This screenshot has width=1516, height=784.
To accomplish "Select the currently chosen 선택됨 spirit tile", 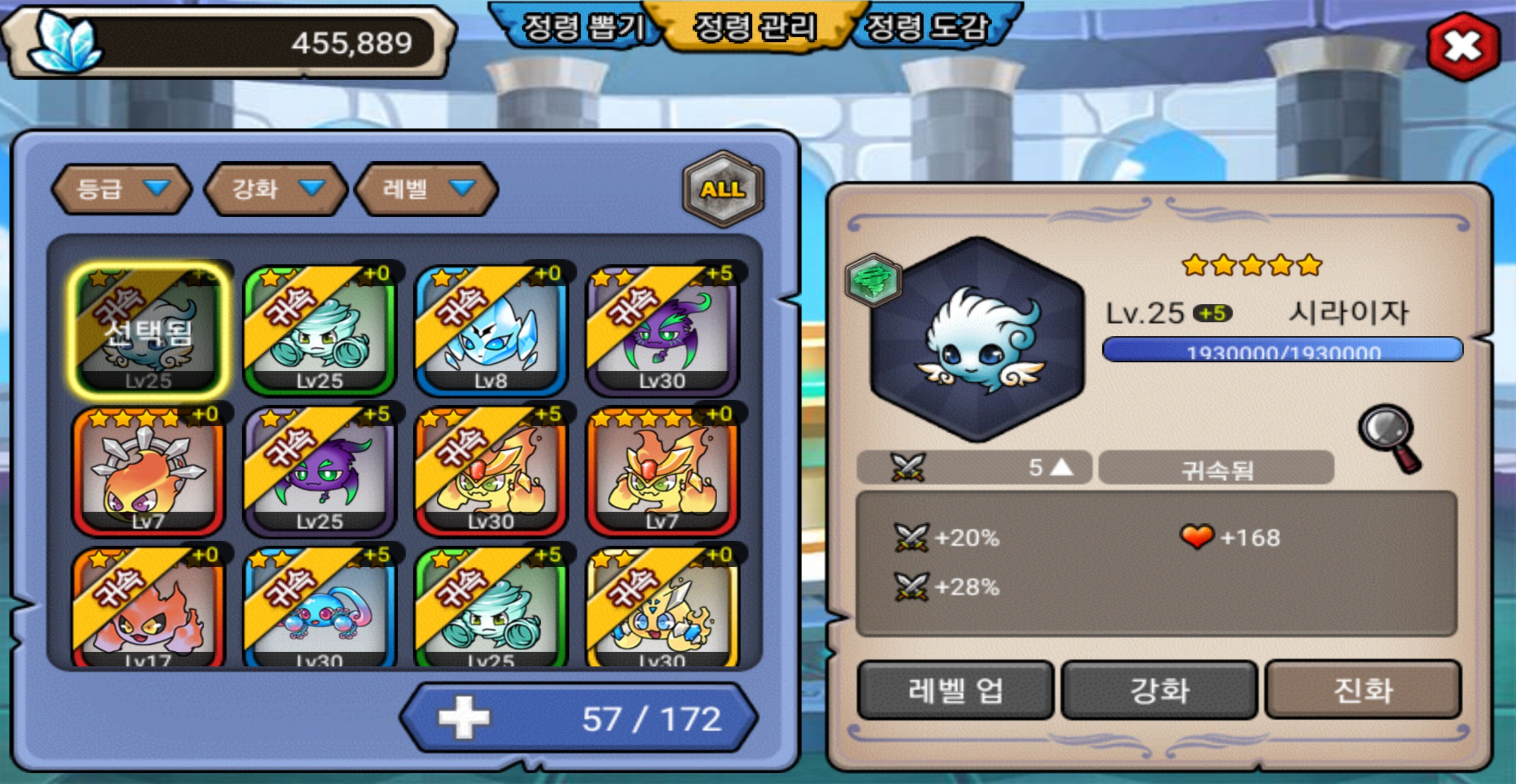I will (148, 331).
